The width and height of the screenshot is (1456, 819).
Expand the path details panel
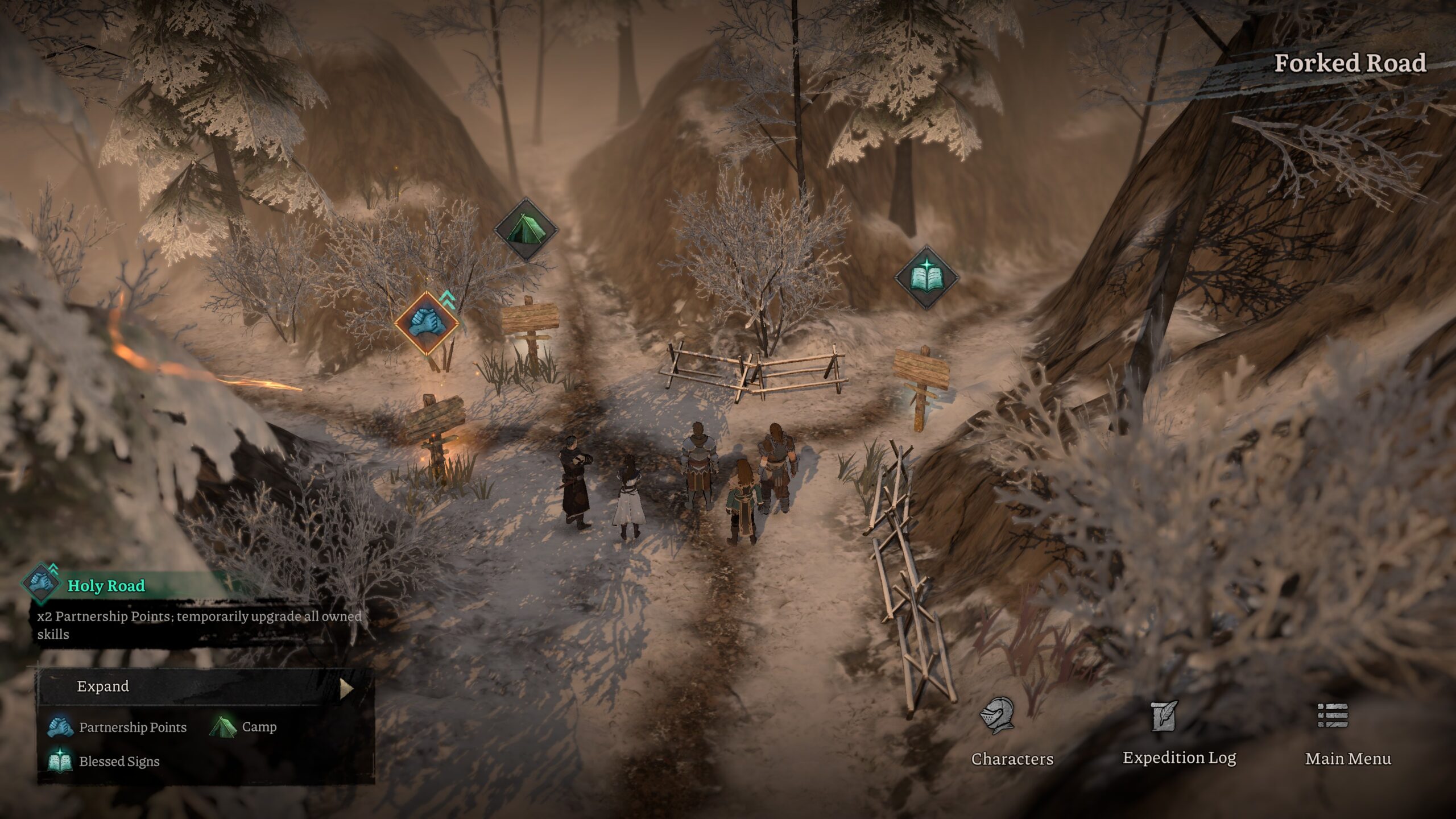[x=205, y=687]
